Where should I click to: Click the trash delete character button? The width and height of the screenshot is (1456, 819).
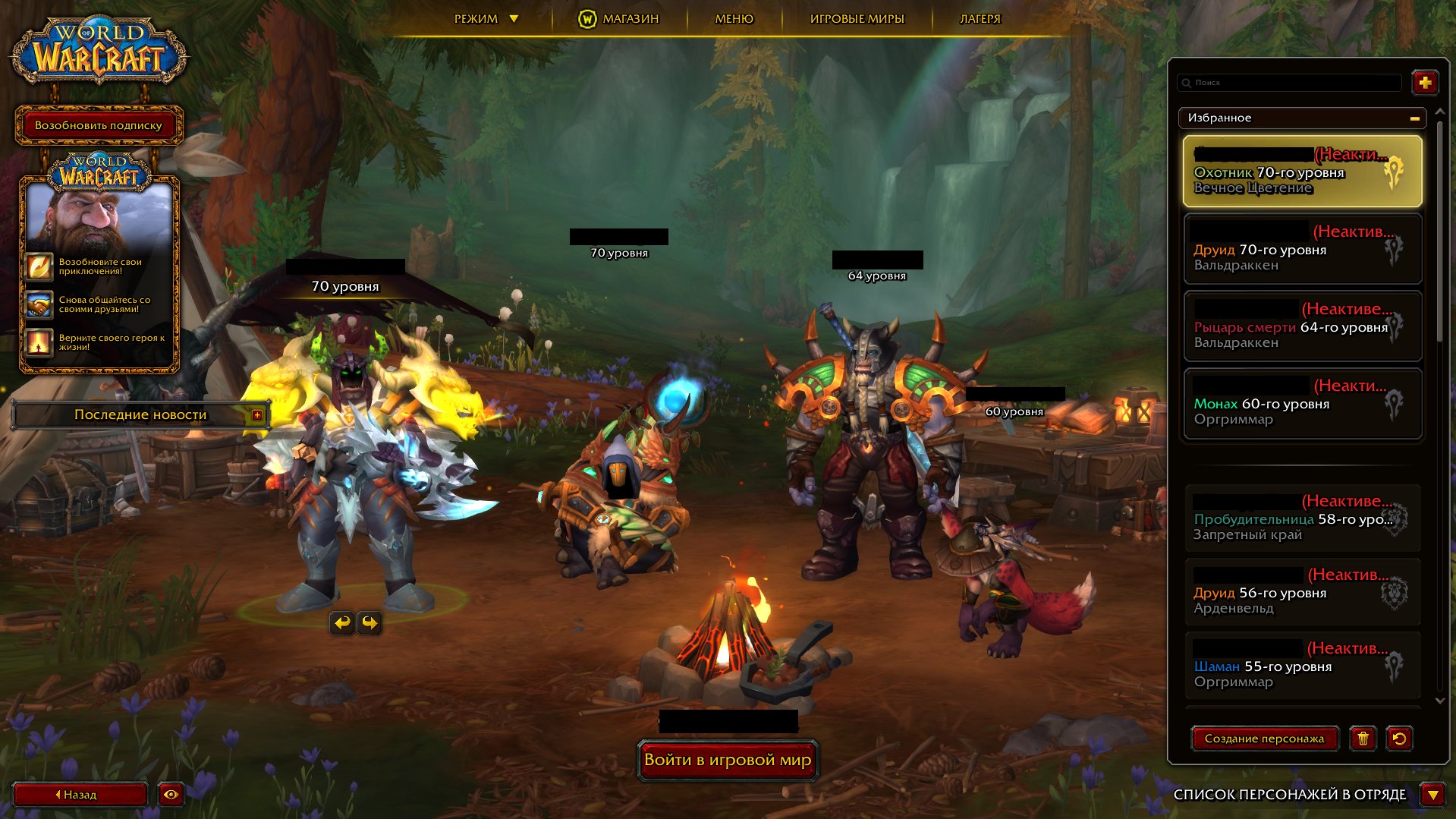coord(1363,739)
